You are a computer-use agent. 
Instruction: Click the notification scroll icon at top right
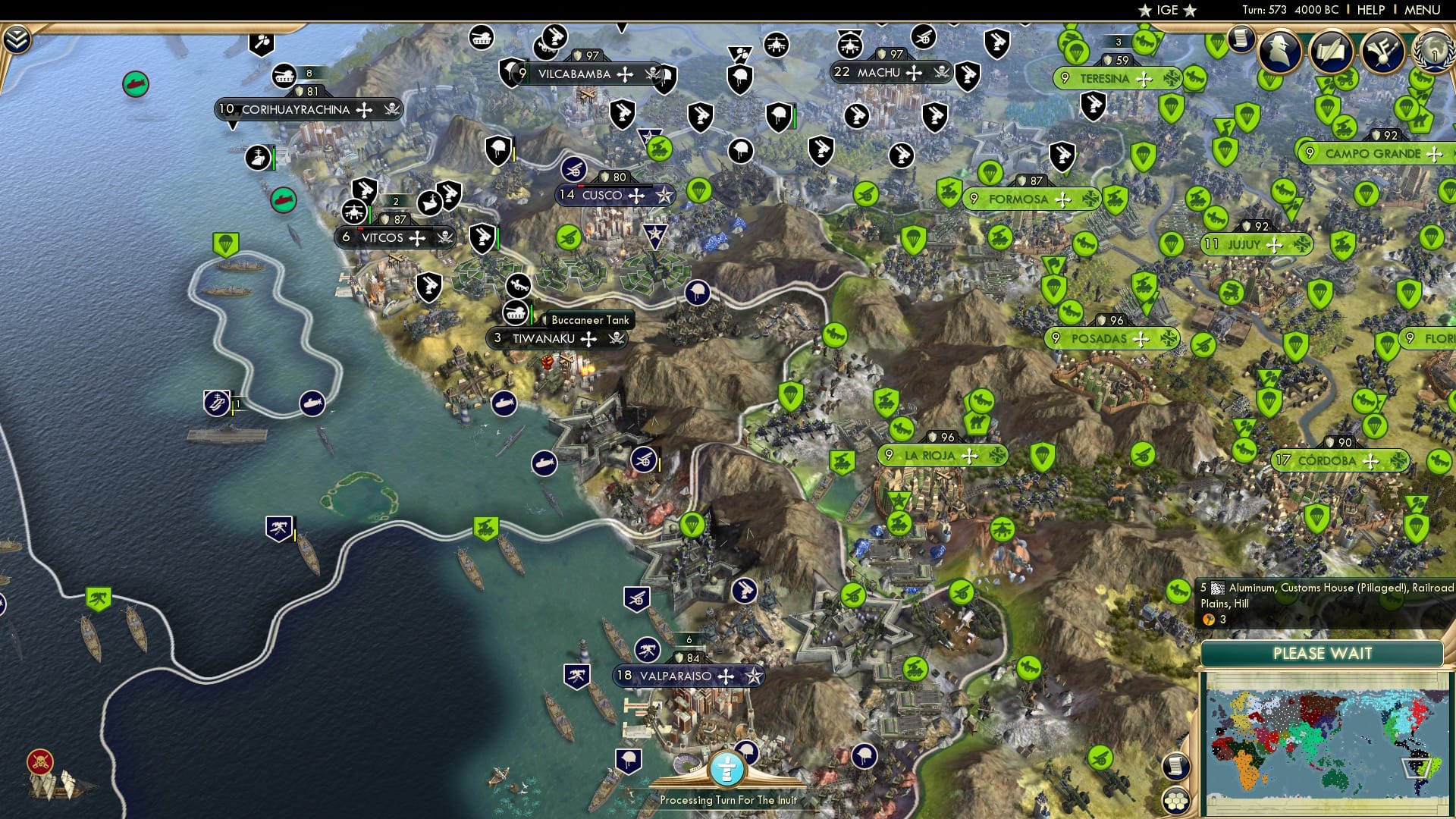(x=1241, y=39)
